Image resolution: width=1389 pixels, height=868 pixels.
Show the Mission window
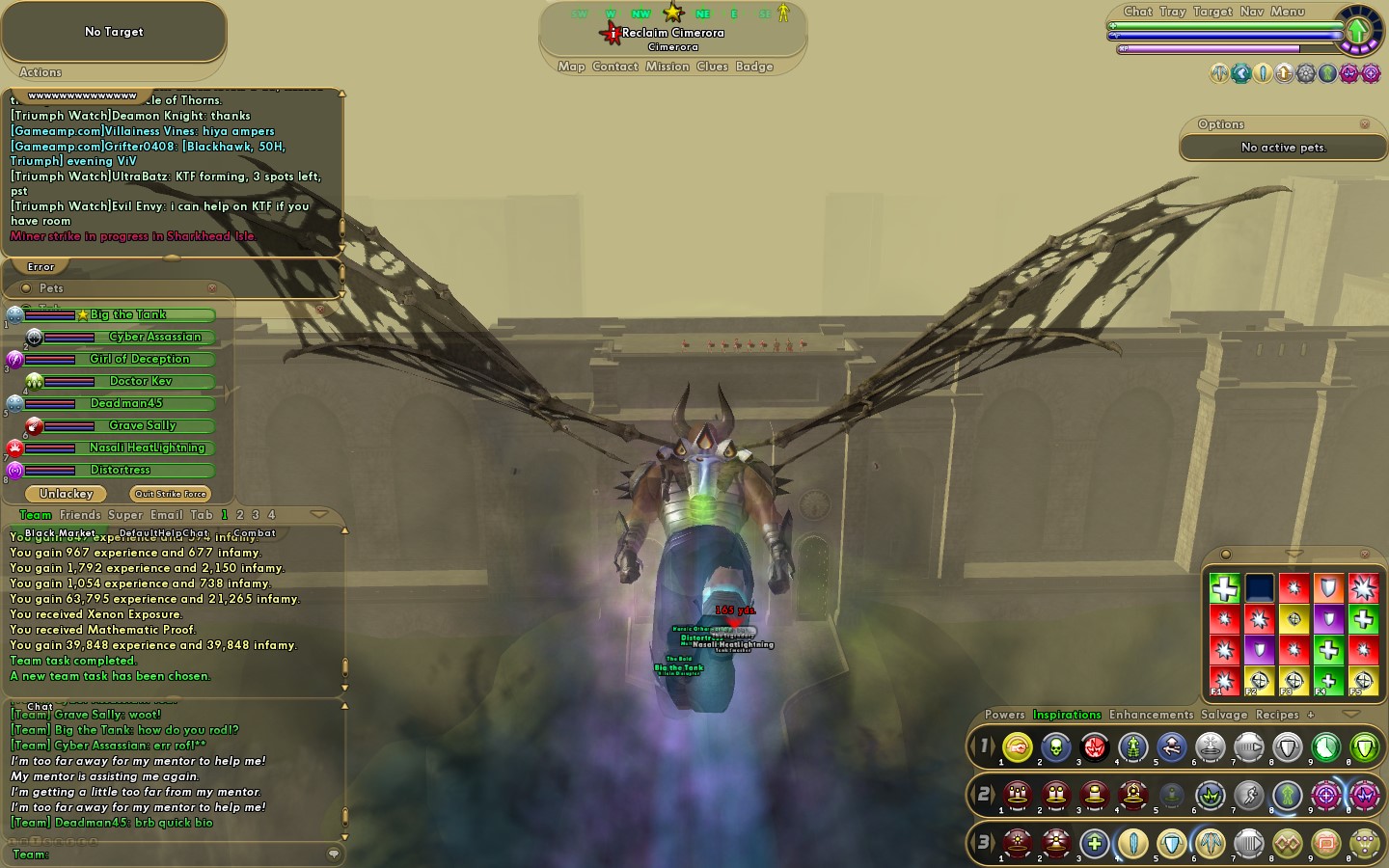[x=667, y=67]
